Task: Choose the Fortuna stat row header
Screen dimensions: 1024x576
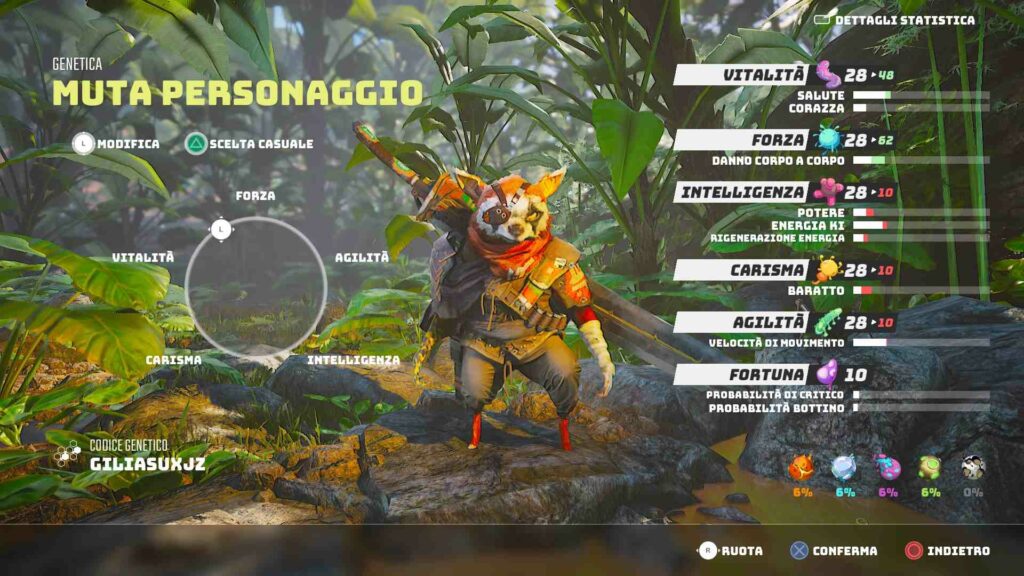Action: (x=742, y=375)
